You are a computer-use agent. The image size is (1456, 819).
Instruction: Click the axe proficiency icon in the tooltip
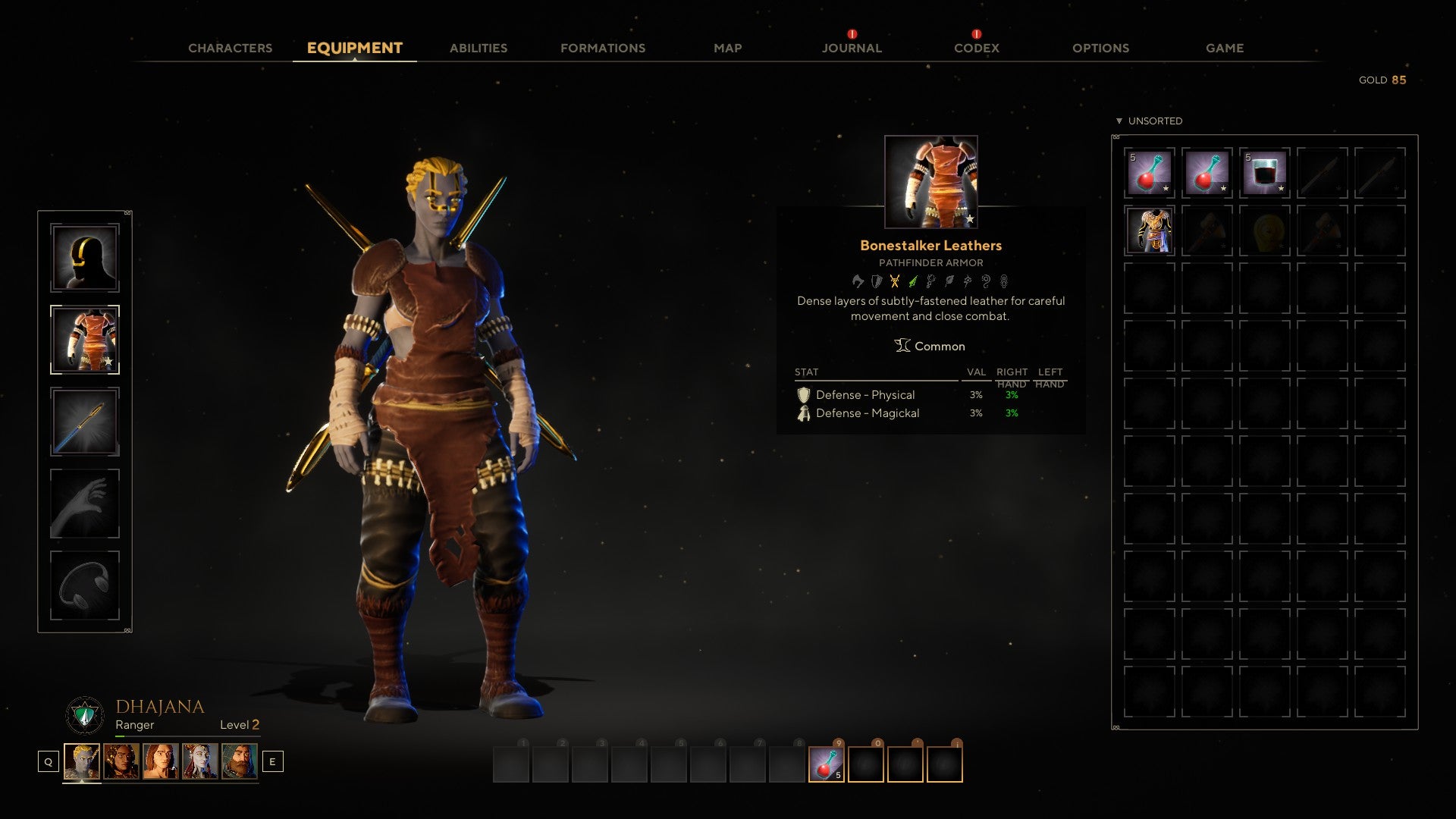click(858, 281)
